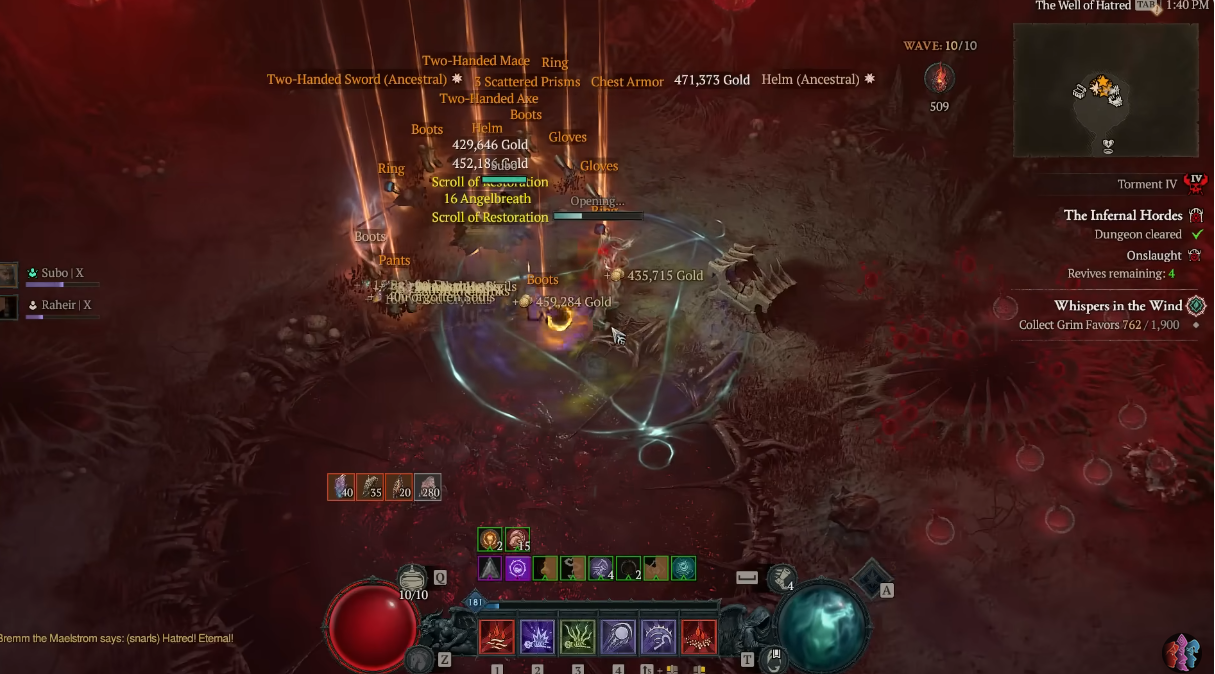This screenshot has height=674, width=1215.
Task: Collect the 471,373 Gold loot label
Action: tap(711, 80)
